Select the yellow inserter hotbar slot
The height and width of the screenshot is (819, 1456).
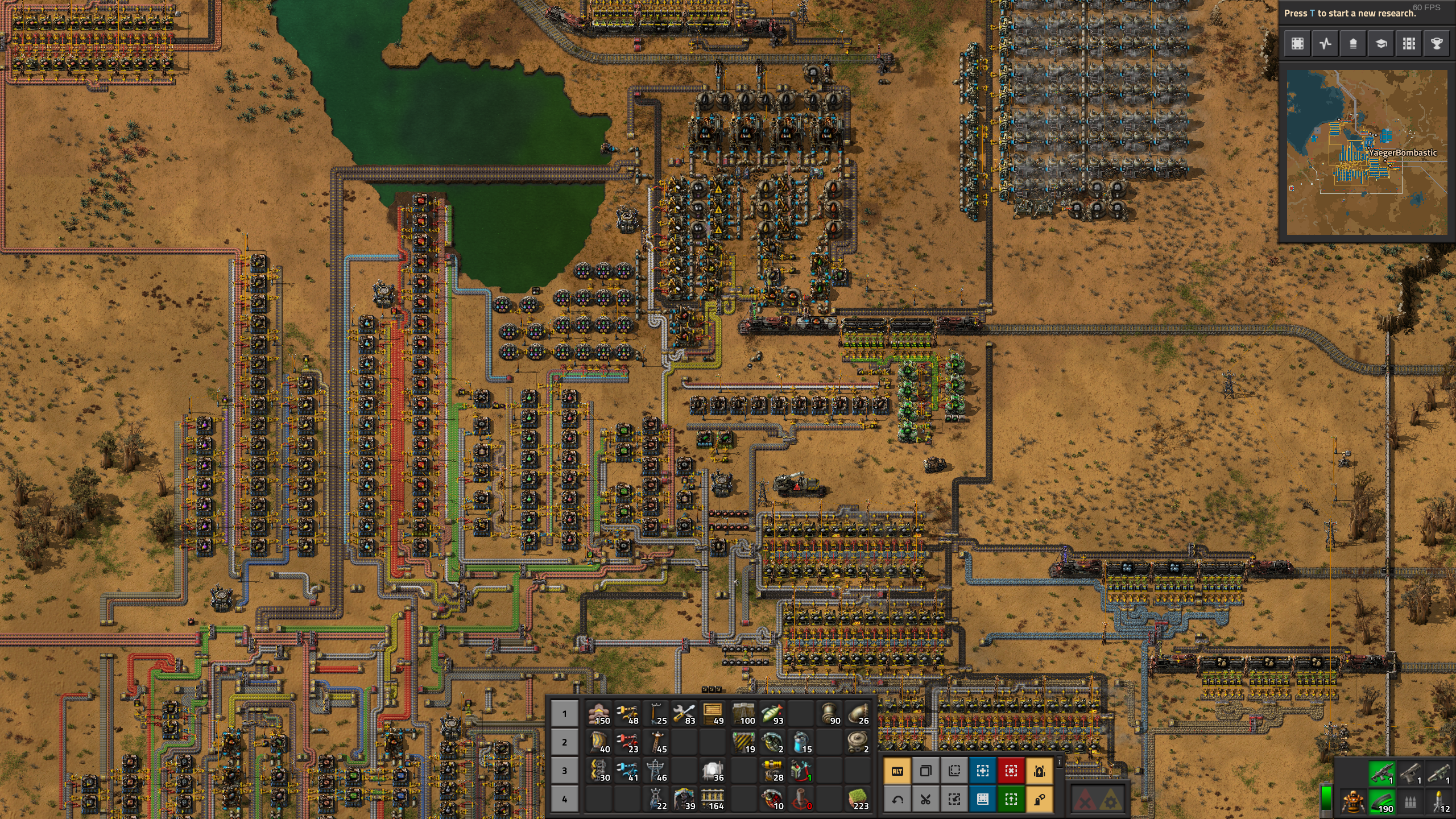coord(627,714)
